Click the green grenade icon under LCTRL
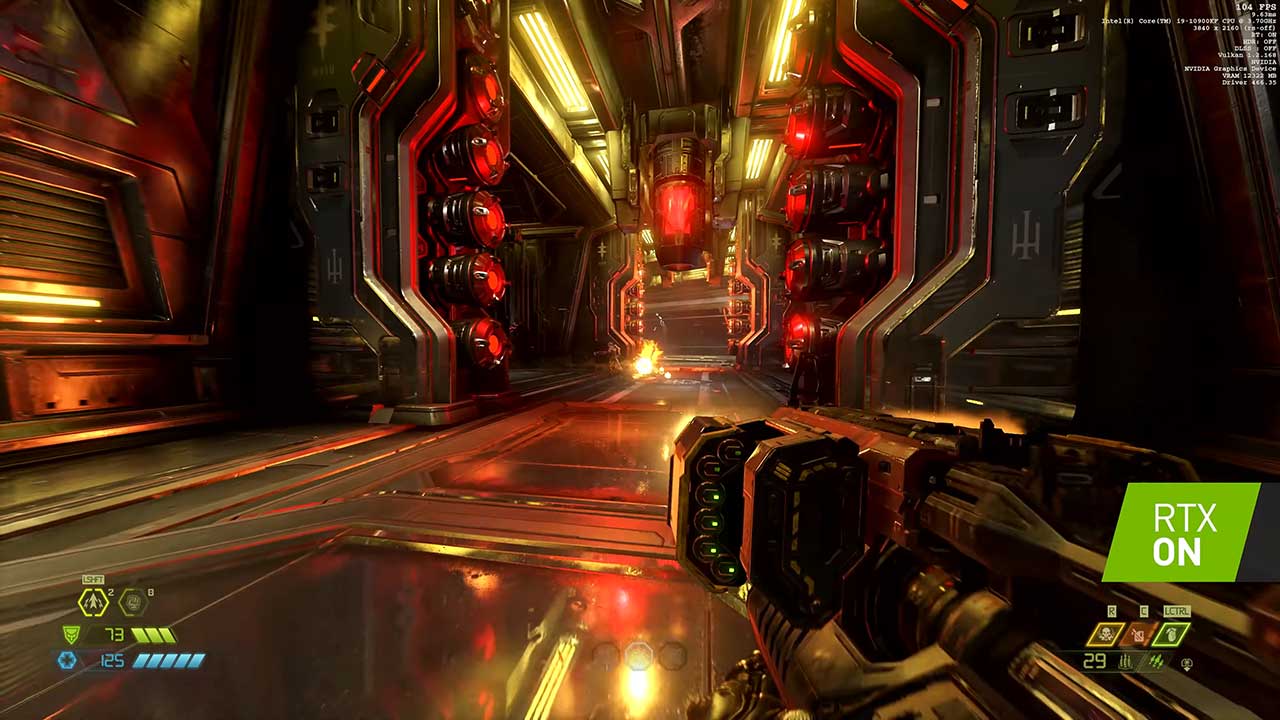The image size is (1280, 720). tap(1172, 634)
